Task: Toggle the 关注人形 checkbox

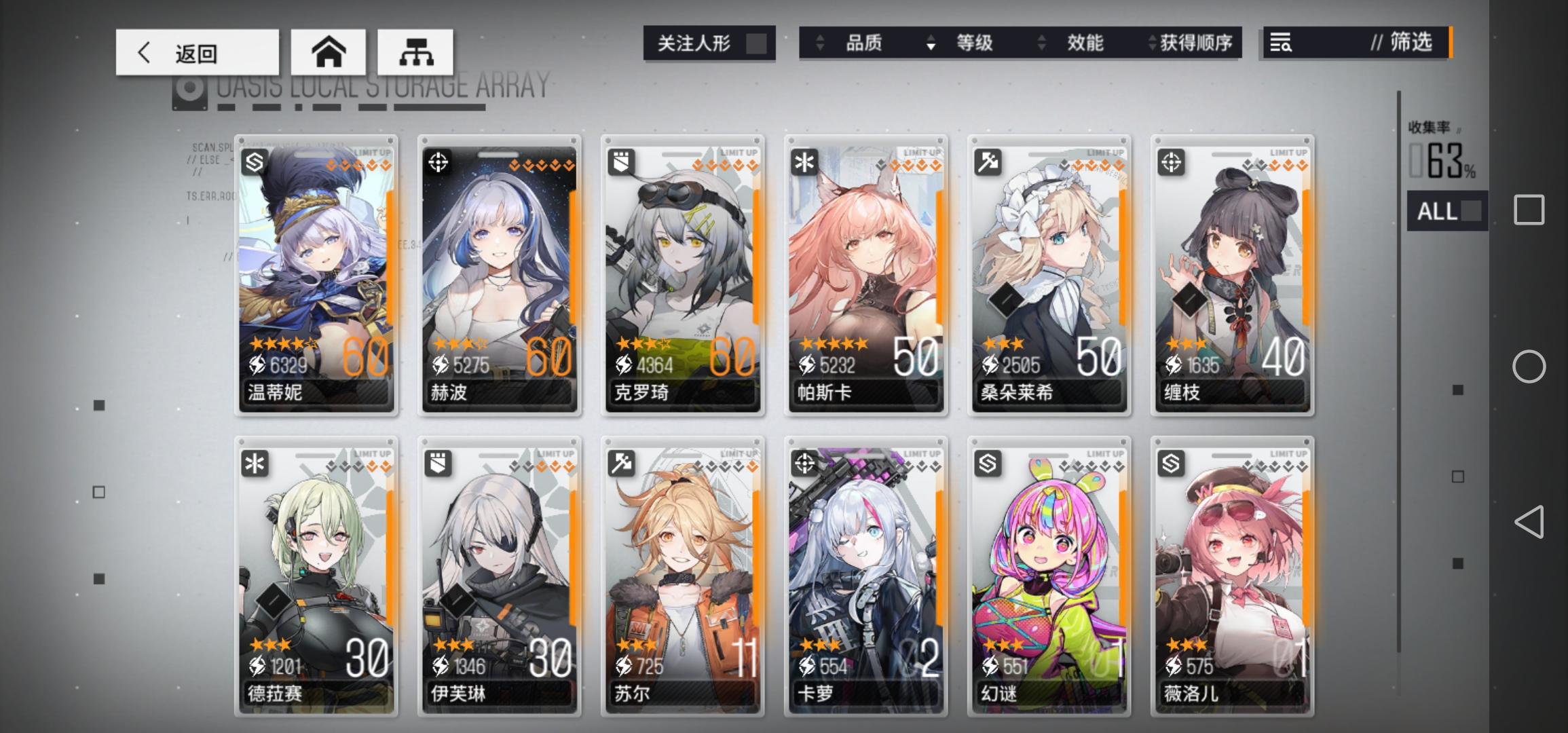Action: [755, 43]
